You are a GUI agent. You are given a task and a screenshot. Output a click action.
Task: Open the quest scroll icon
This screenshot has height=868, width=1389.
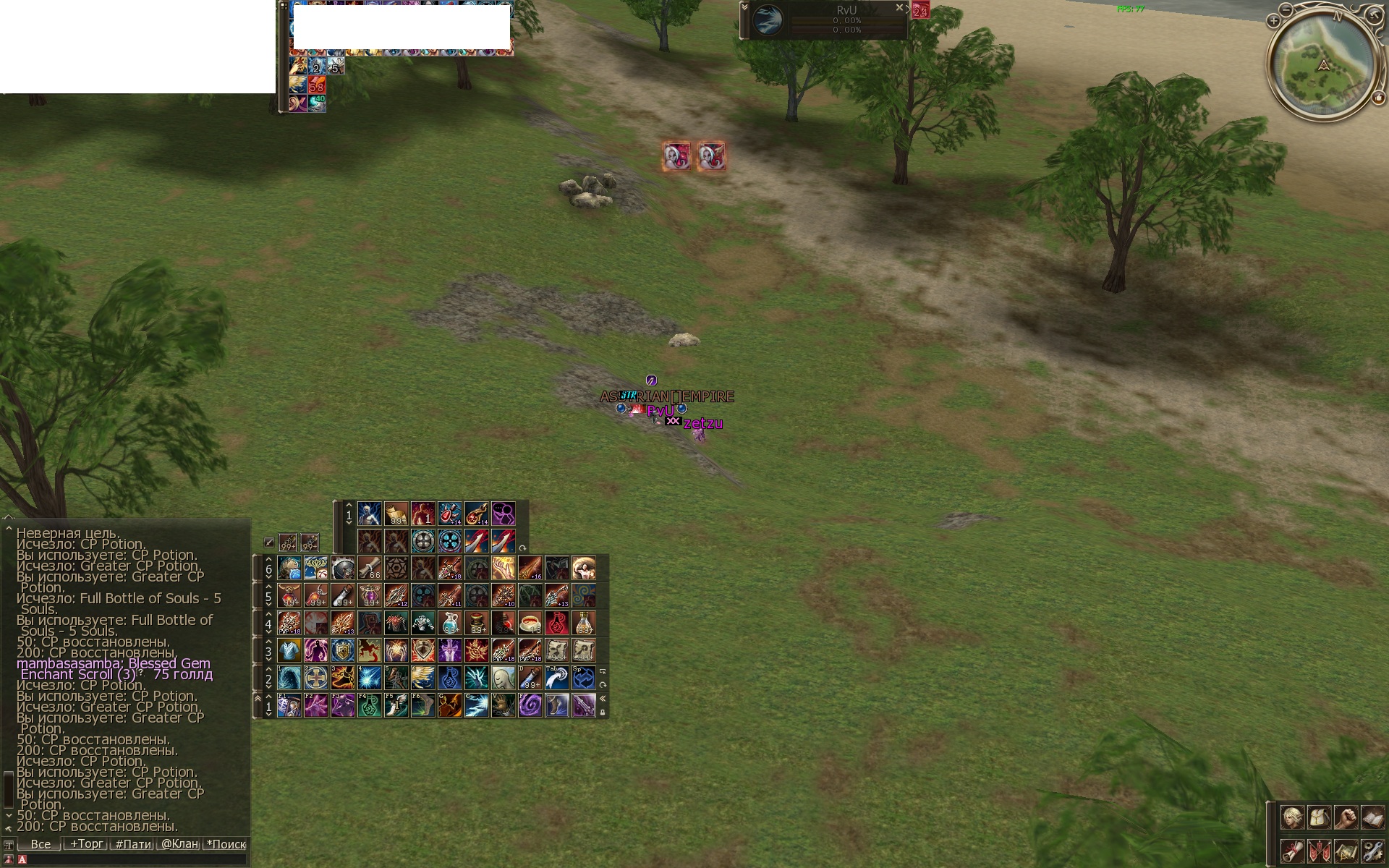[1292, 851]
